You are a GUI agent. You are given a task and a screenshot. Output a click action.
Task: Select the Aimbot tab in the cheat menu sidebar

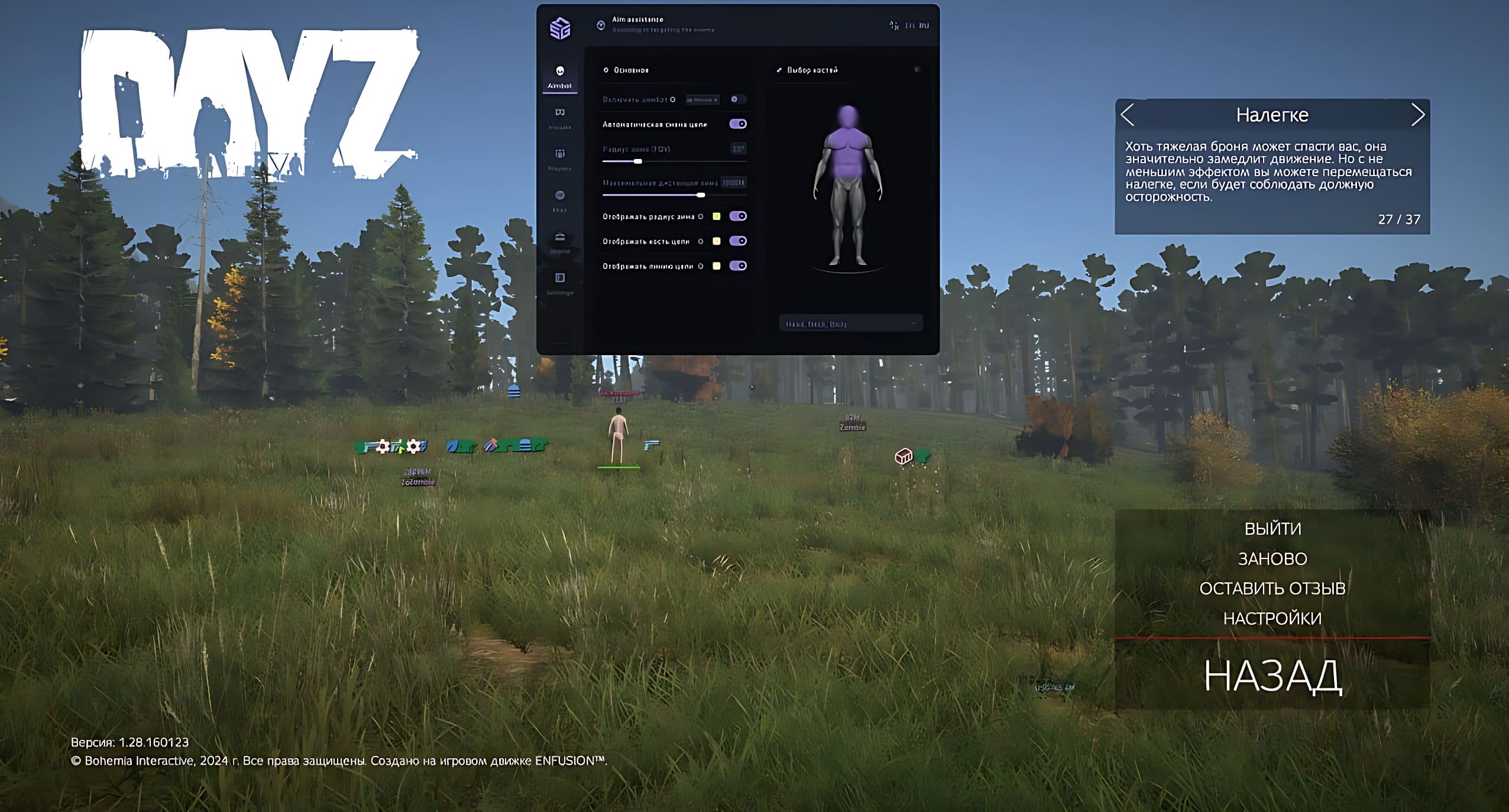(x=559, y=76)
